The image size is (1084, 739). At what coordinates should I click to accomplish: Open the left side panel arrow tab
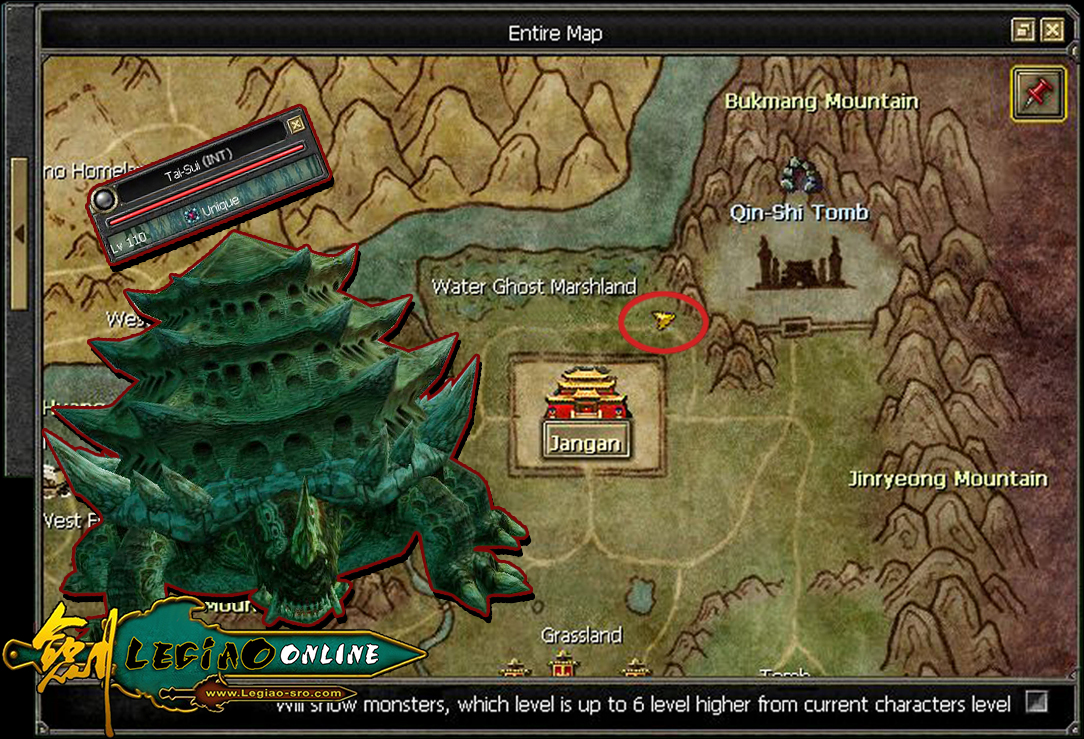(x=19, y=233)
